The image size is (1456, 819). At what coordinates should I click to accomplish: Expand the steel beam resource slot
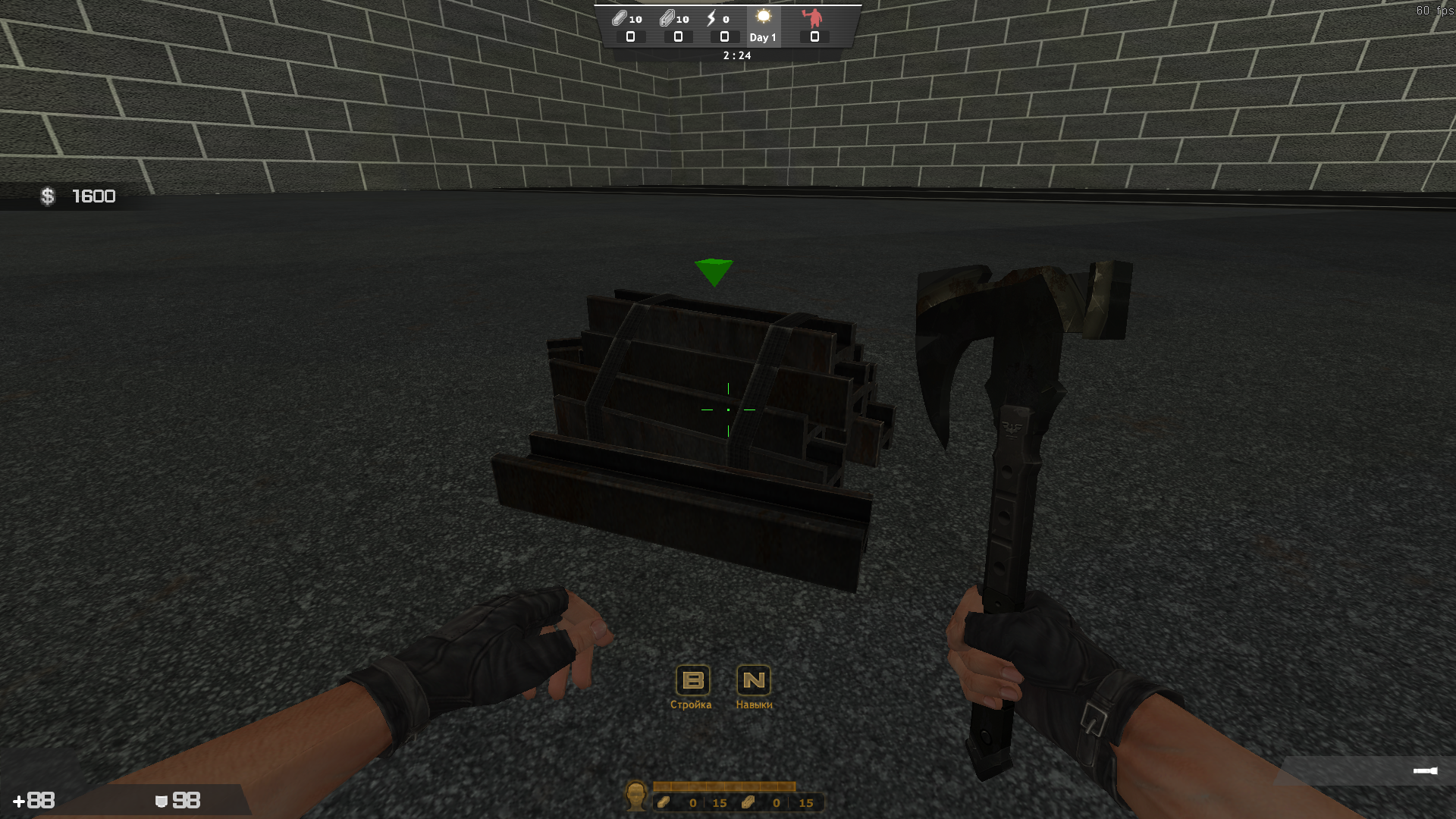[x=677, y=36]
